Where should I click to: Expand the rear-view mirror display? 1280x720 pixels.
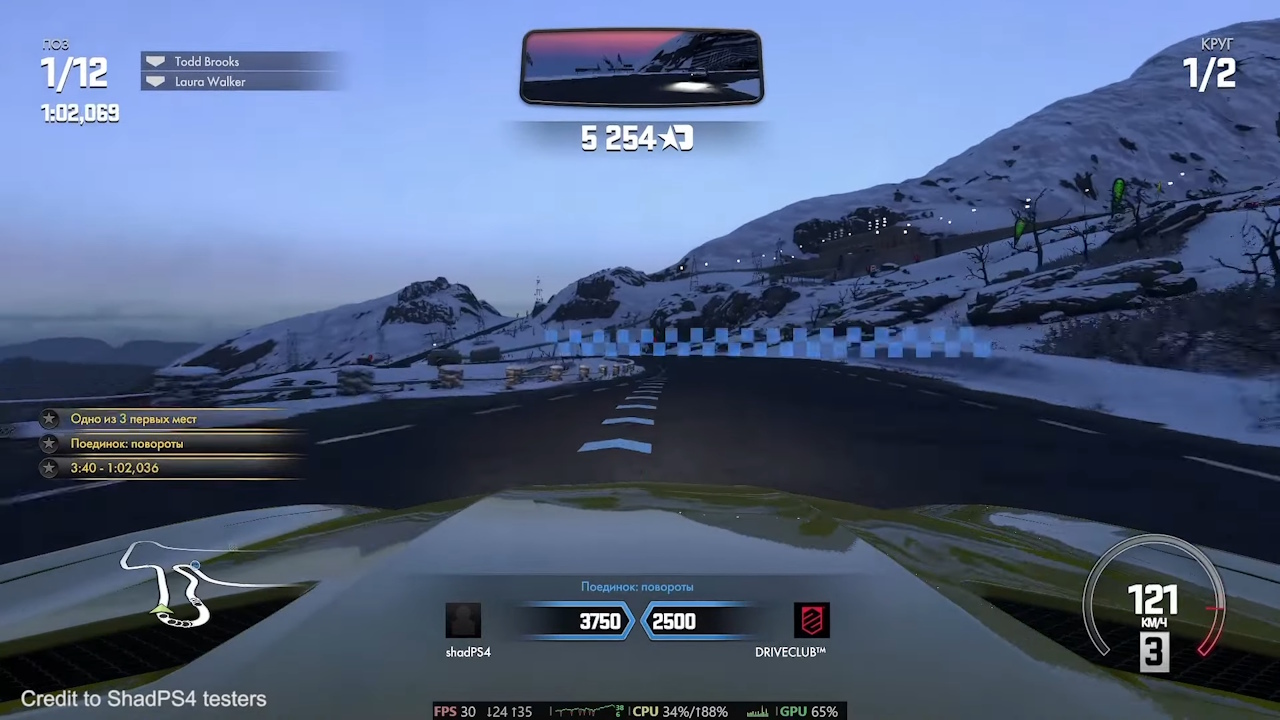coord(641,66)
